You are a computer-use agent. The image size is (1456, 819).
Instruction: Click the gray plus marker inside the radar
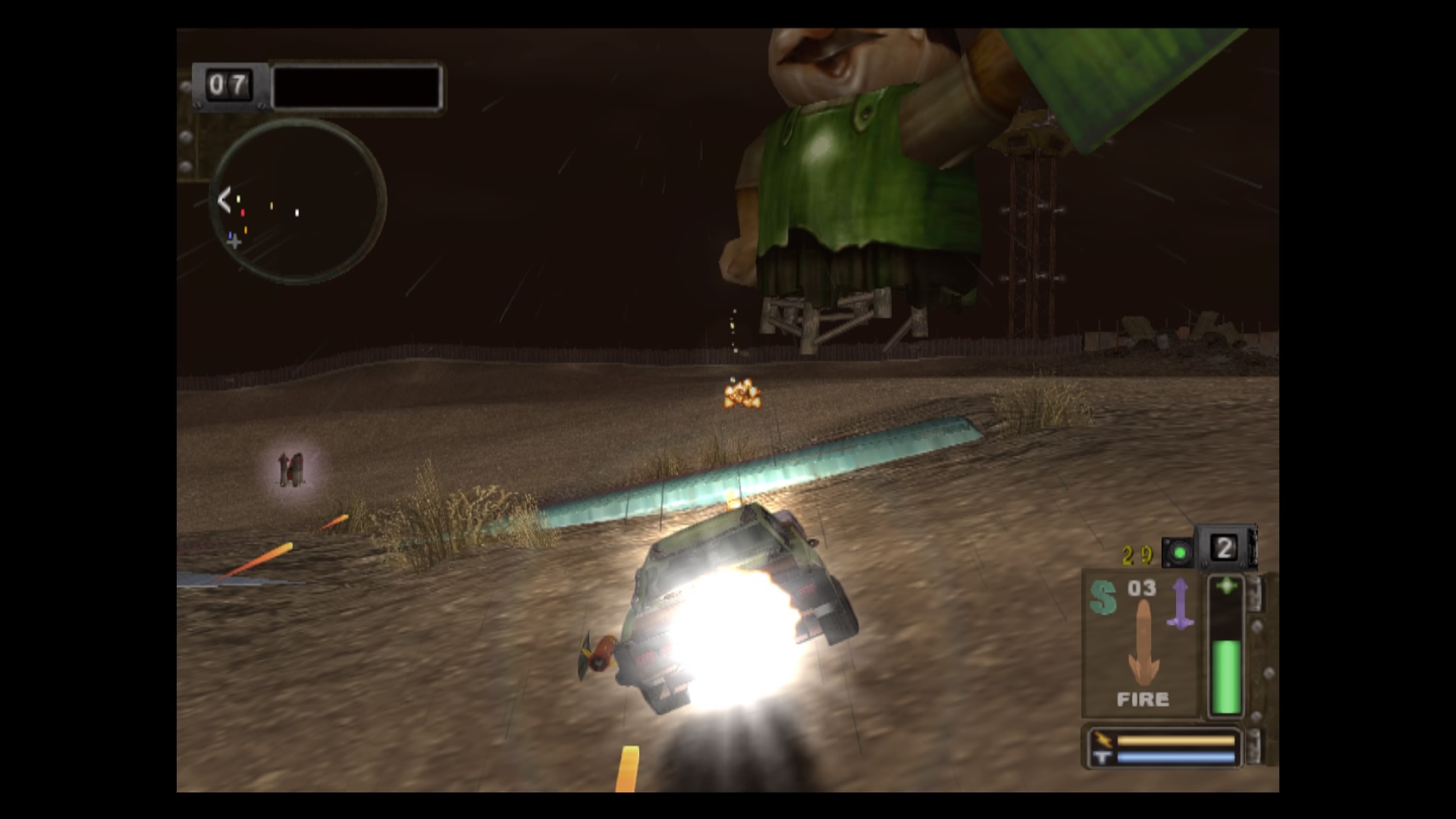(234, 242)
